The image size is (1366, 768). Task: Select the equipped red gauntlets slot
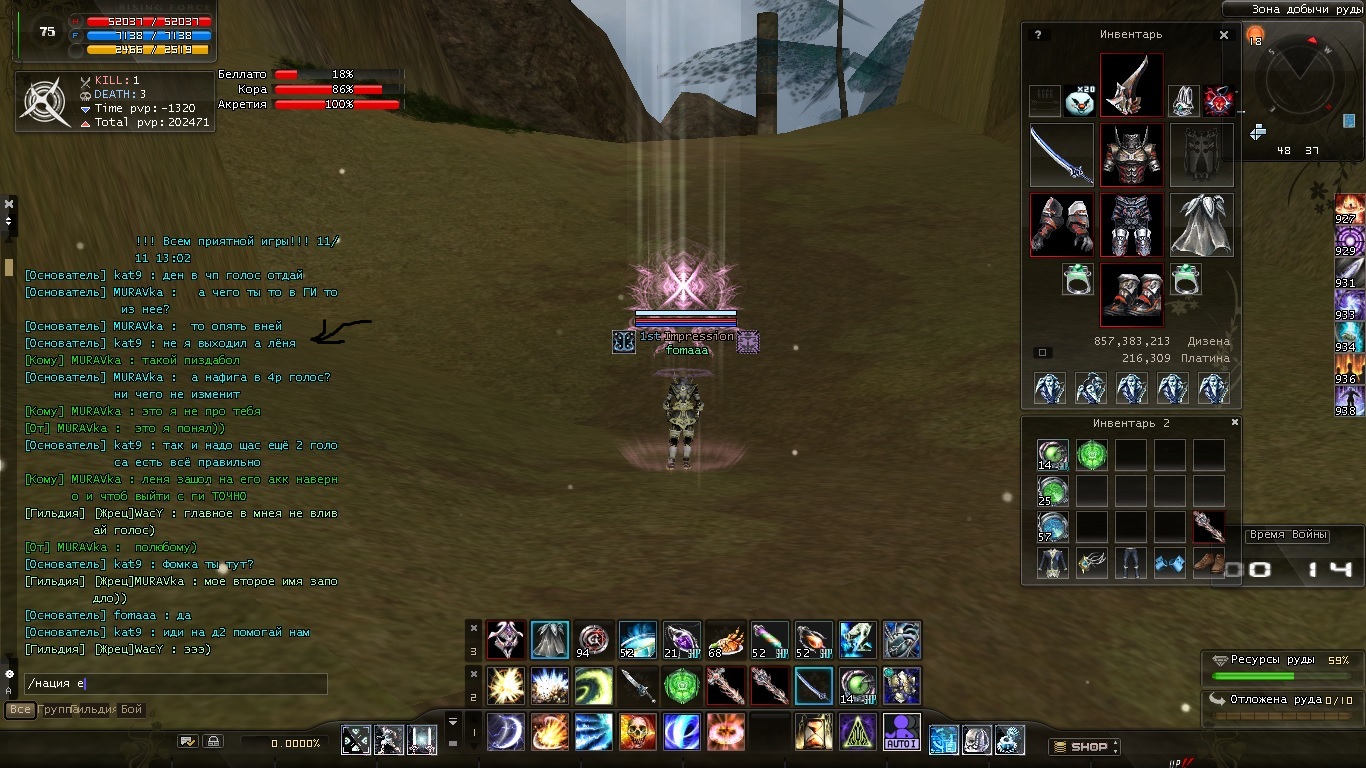coord(1061,225)
